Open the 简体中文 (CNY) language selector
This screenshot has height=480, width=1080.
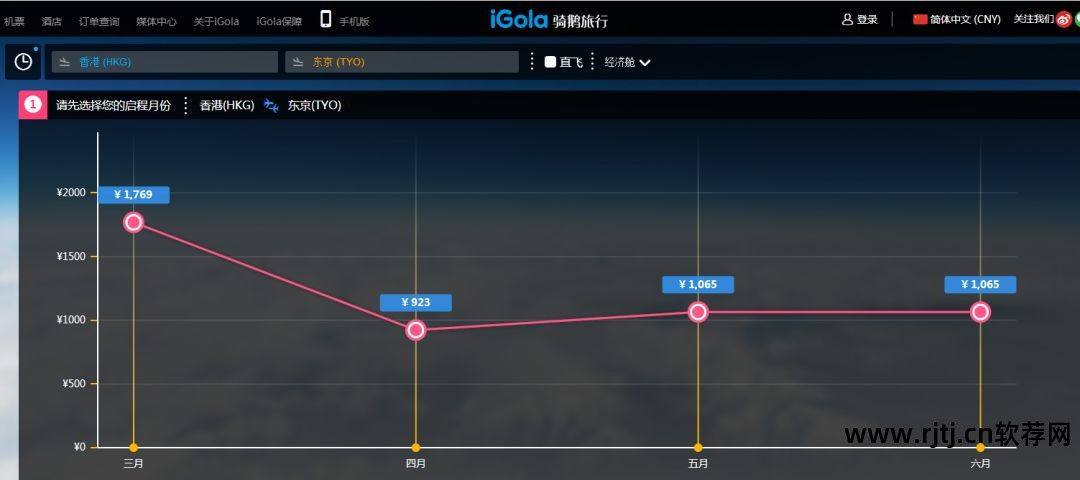pos(957,19)
